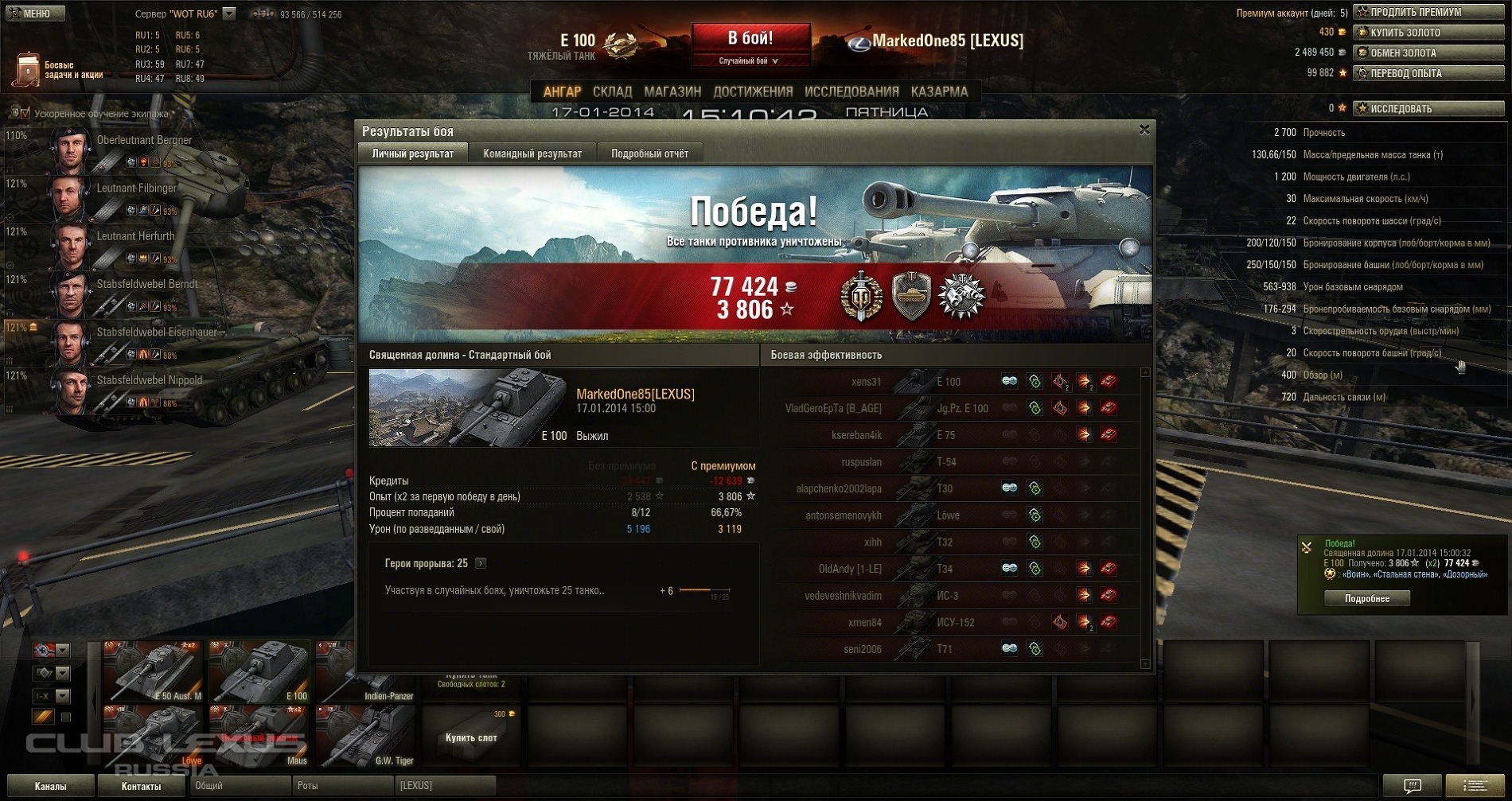Open the Каналы chat channels
This screenshot has width=1512, height=801.
[x=50, y=786]
